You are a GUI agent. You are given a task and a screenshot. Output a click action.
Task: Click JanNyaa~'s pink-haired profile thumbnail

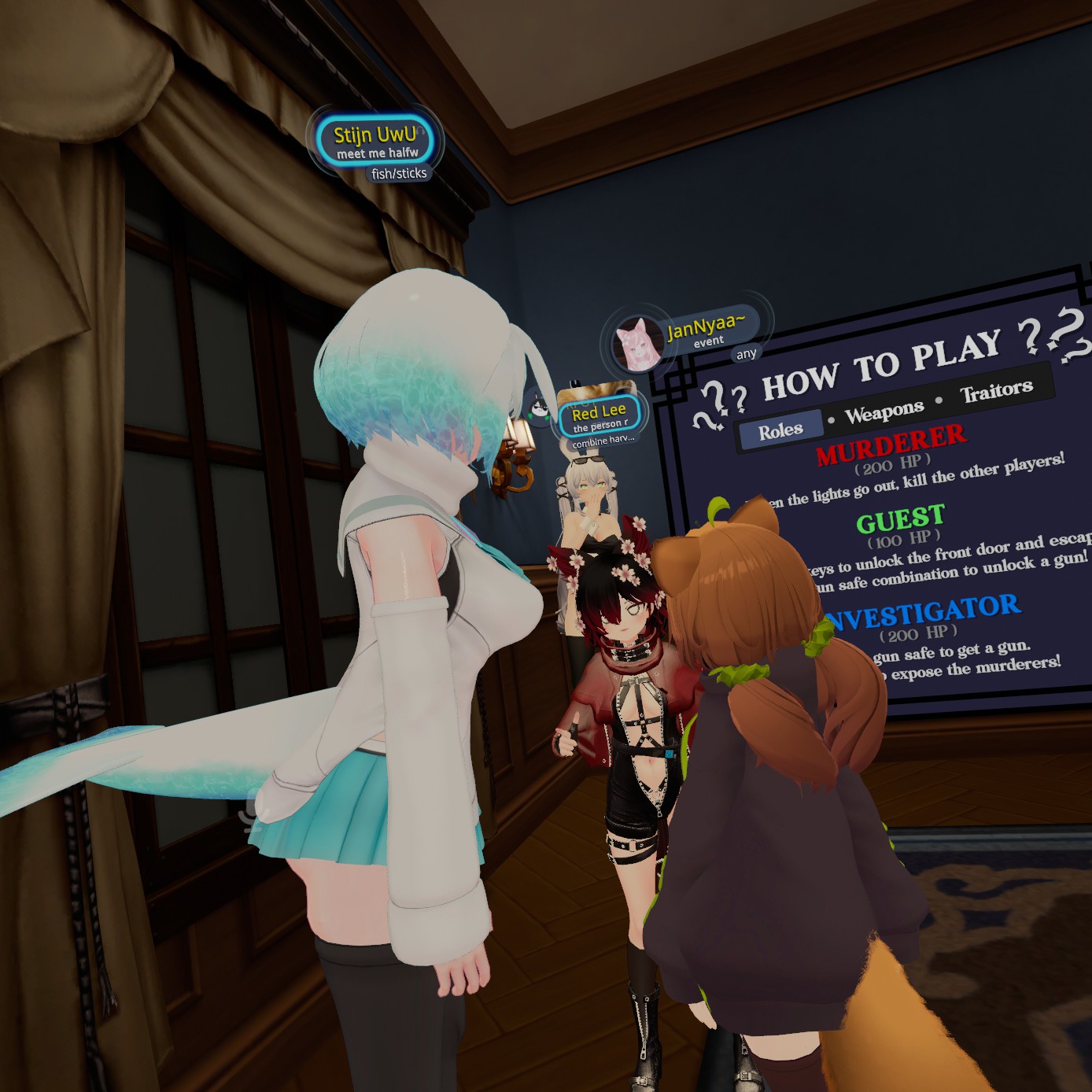click(x=638, y=344)
